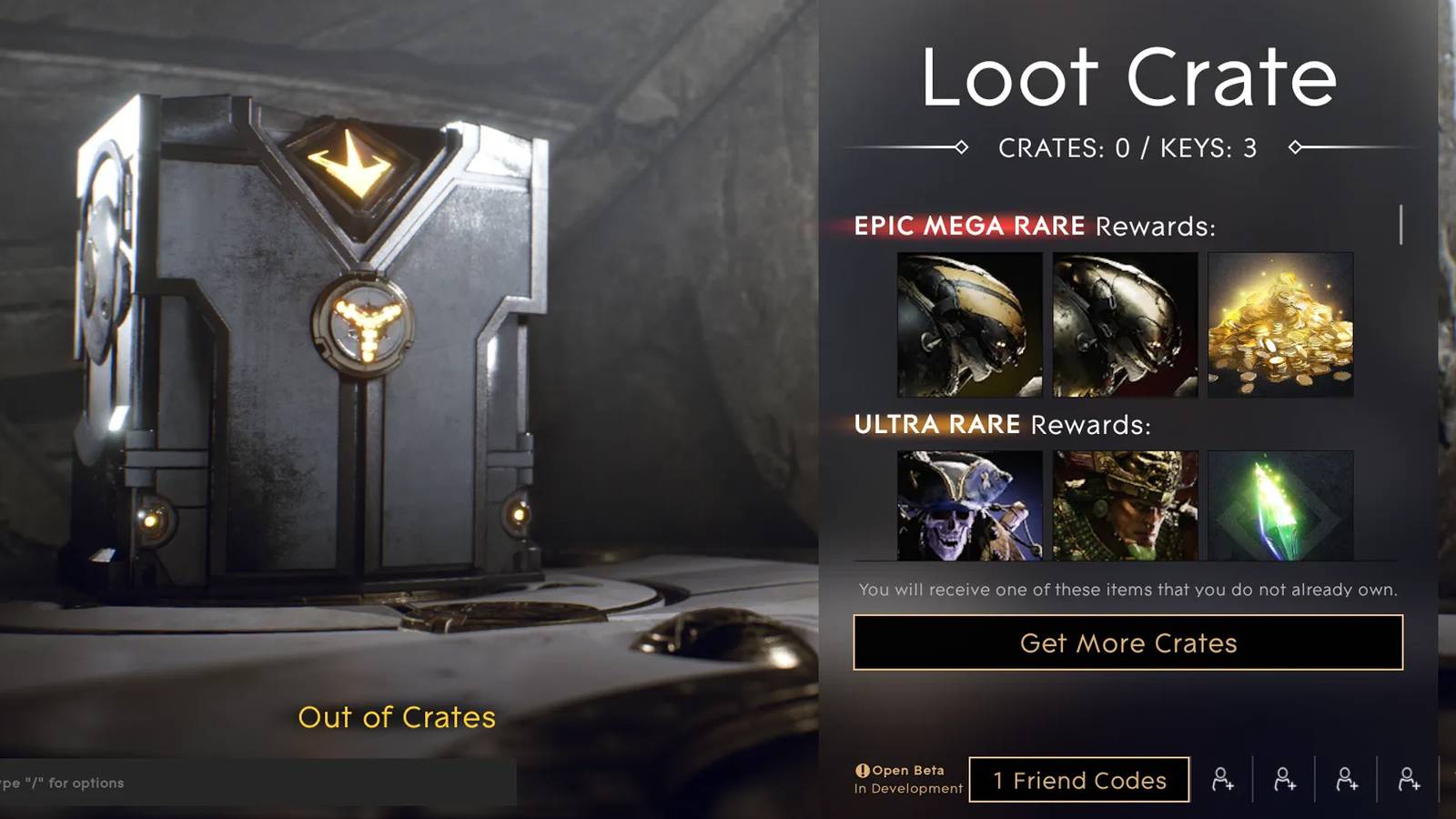Image resolution: width=1456 pixels, height=819 pixels.
Task: Click the Open Beta alert icon
Action: (x=863, y=770)
